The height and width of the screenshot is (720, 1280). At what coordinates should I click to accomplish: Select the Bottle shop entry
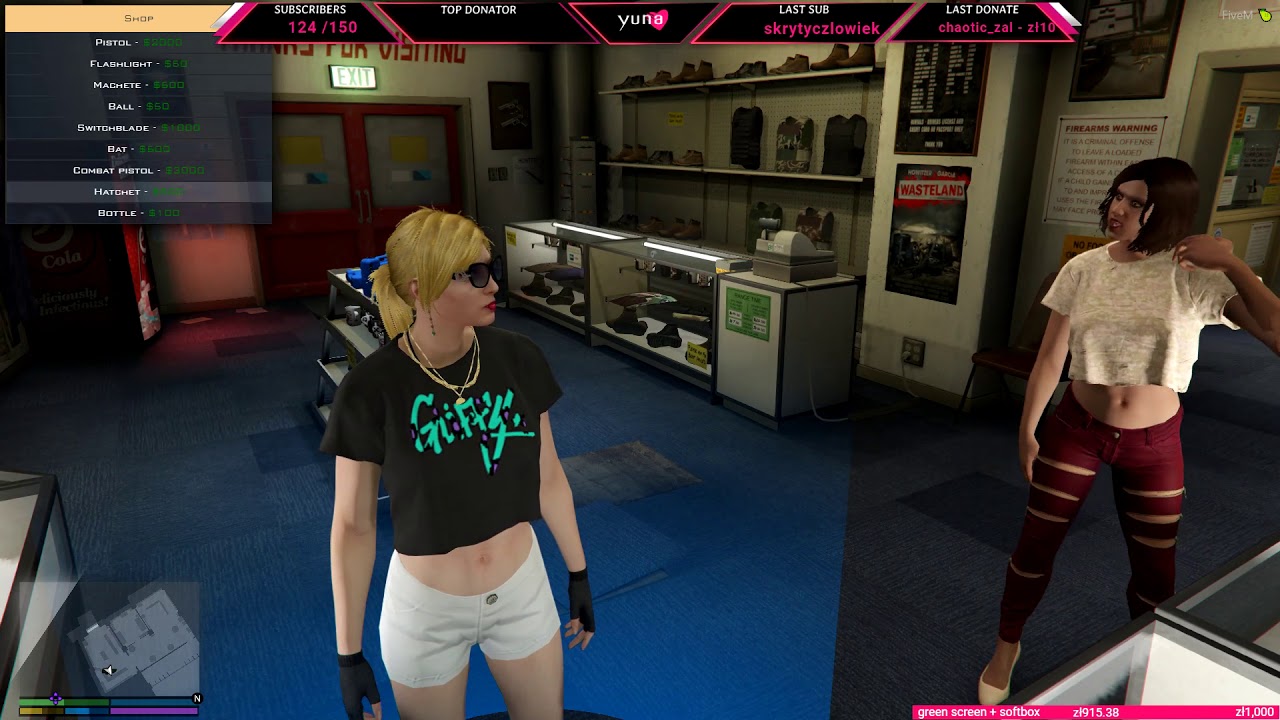tap(138, 213)
